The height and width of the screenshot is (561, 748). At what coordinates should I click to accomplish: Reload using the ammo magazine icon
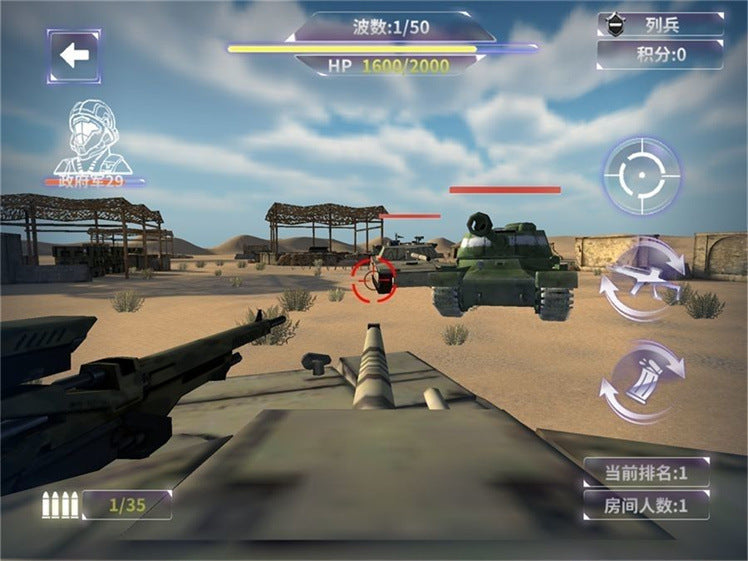(x=641, y=381)
